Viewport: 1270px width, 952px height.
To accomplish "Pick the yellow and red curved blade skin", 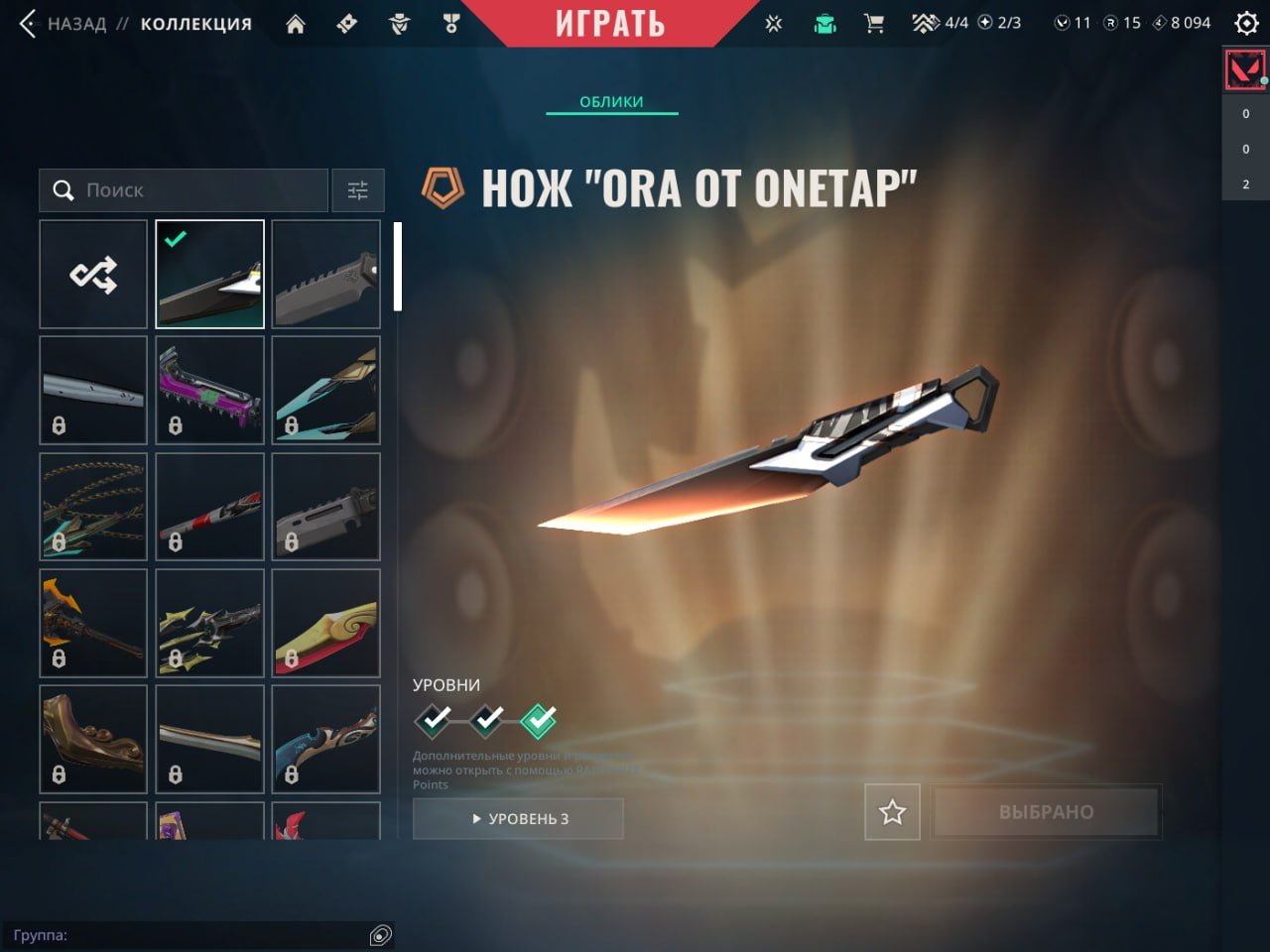I will point(325,623).
